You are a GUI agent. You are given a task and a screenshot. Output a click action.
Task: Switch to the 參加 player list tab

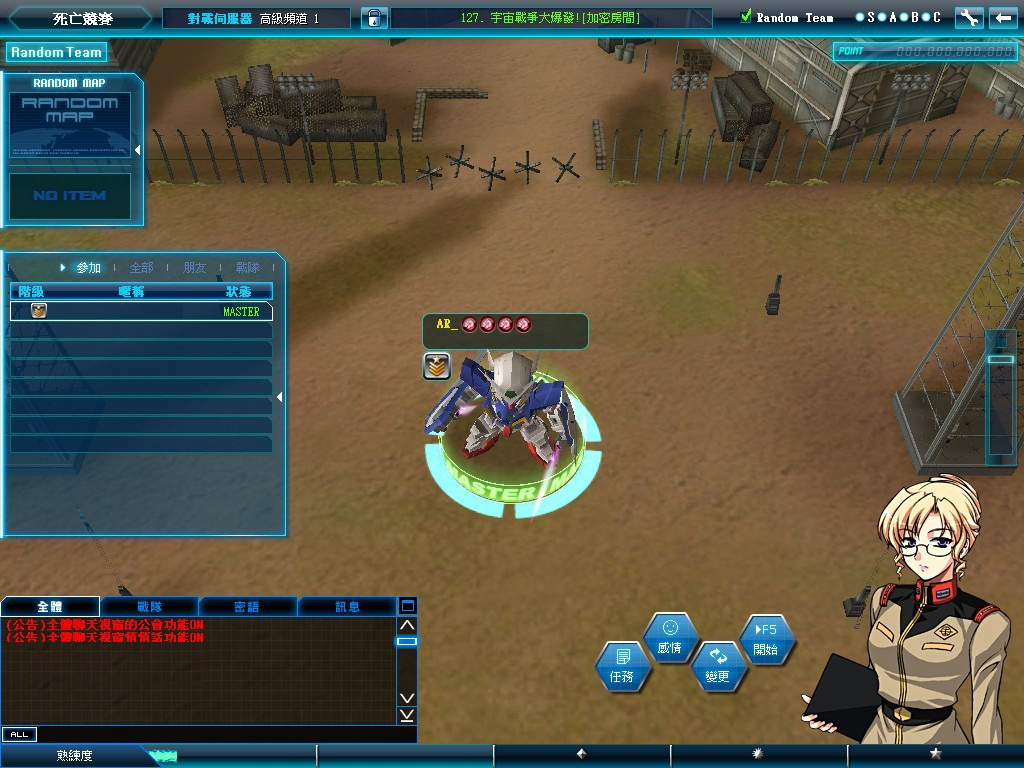[88, 268]
